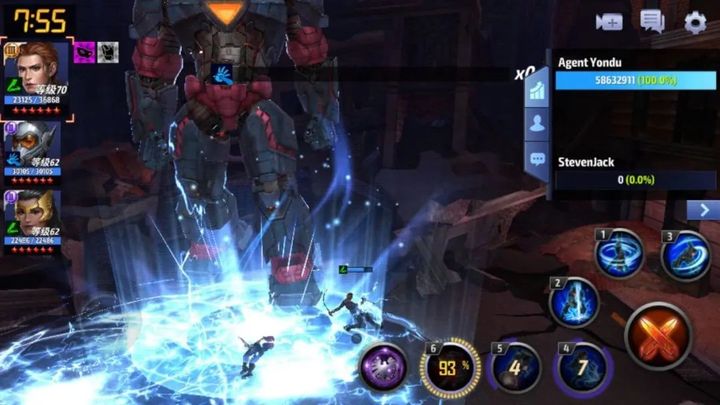
Task: Tap the crossed blades basic attack button
Action: pyautogui.click(x=659, y=336)
